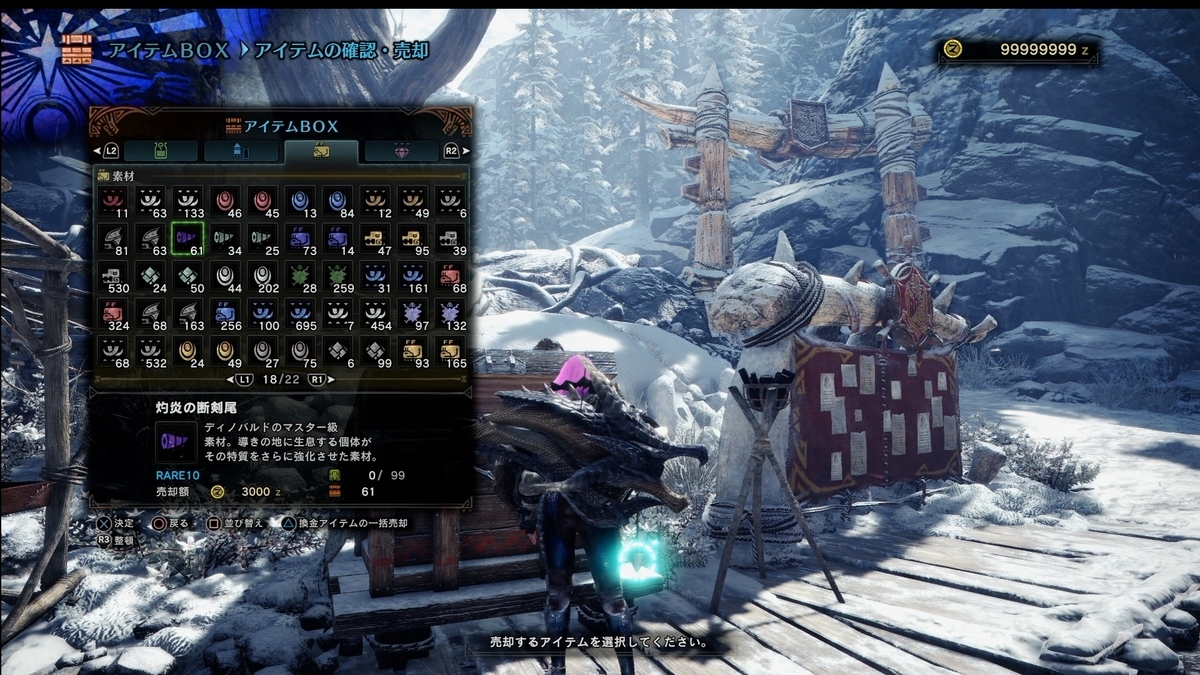Image resolution: width=1200 pixels, height=675 pixels.
Task: Choose the fang stack of 695
Action: click(299, 314)
